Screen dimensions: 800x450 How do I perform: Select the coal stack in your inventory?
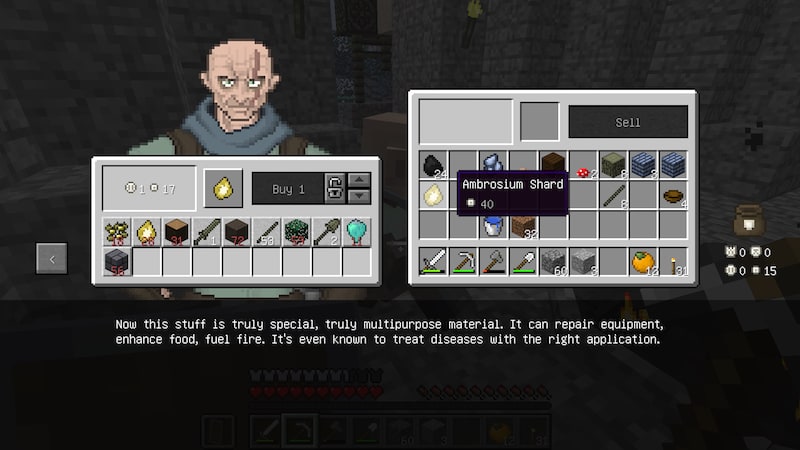[433, 165]
